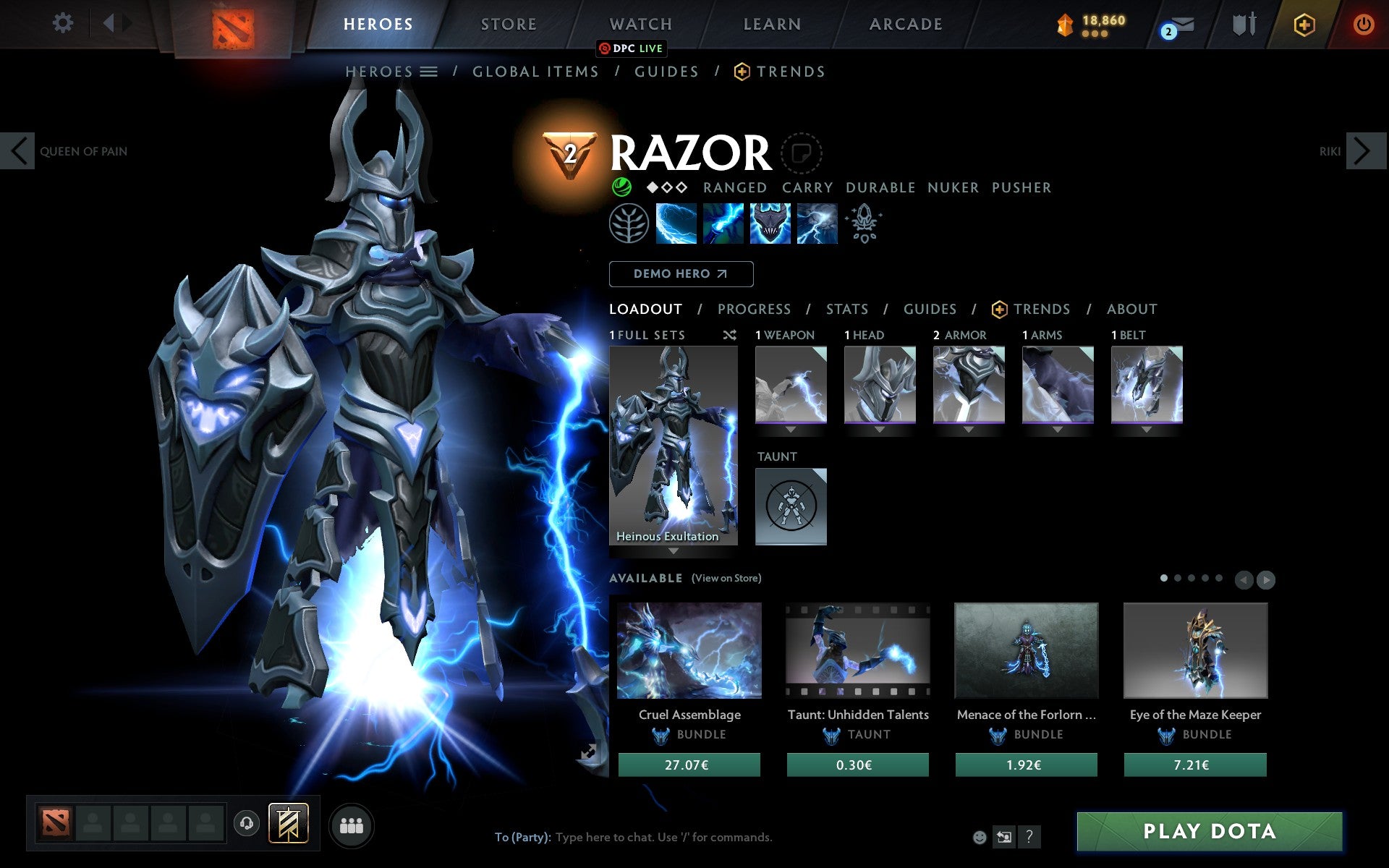Expand the 1 Weapon item slot arrow
1389x868 pixels.
tap(791, 430)
